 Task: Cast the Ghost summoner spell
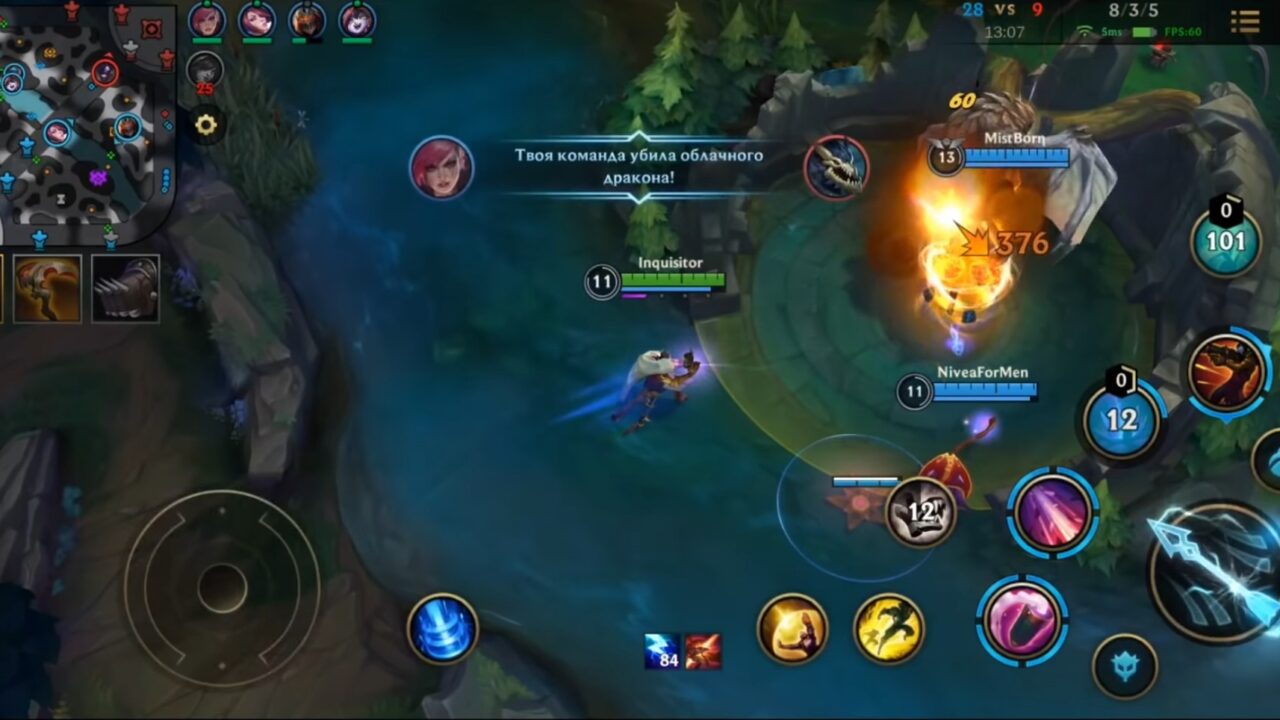[x=877, y=628]
